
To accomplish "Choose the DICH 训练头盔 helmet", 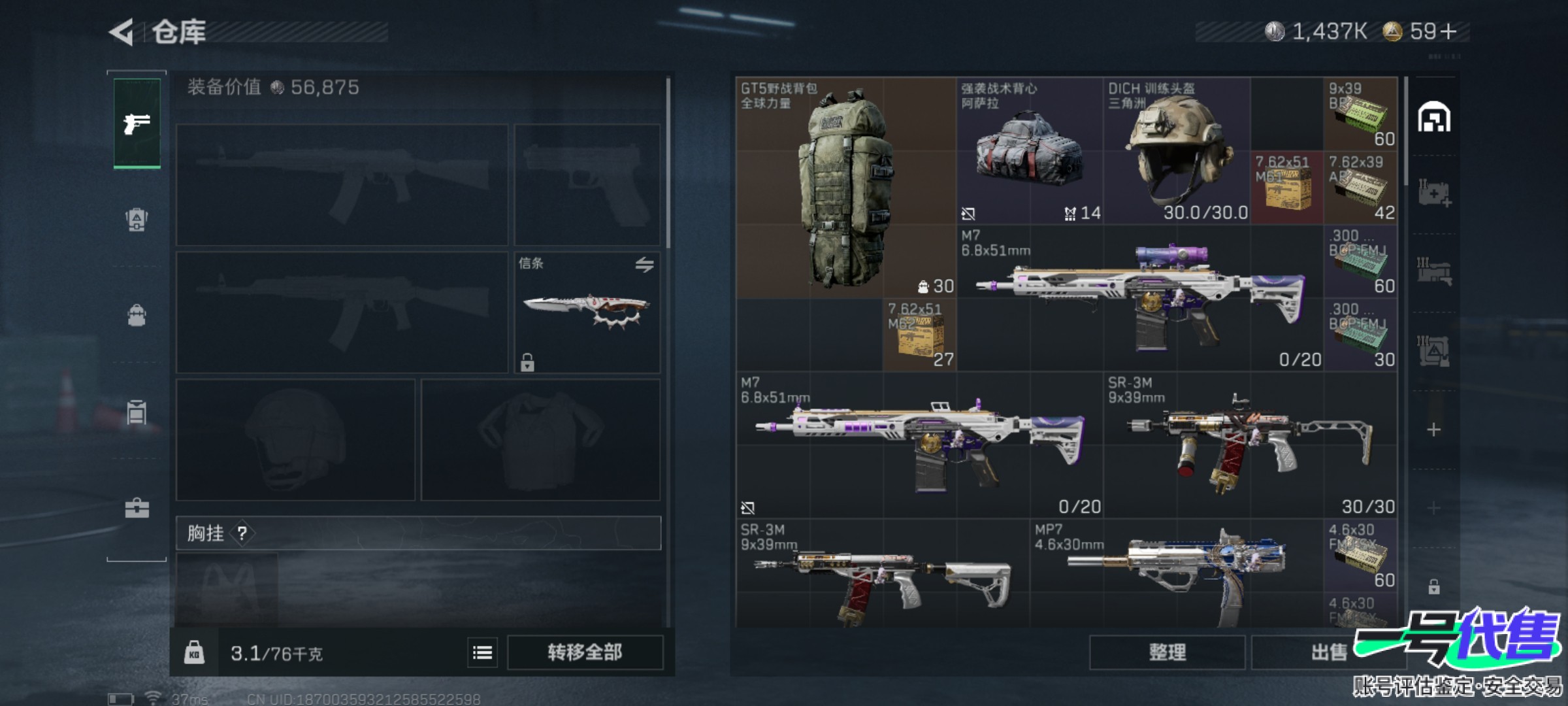I will pos(1177,152).
